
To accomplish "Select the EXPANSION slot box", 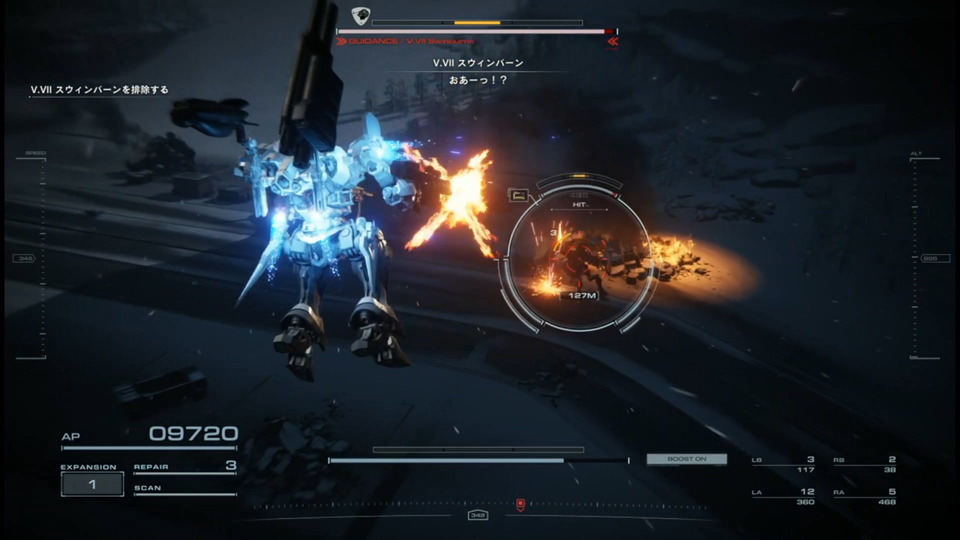I will point(92,484).
